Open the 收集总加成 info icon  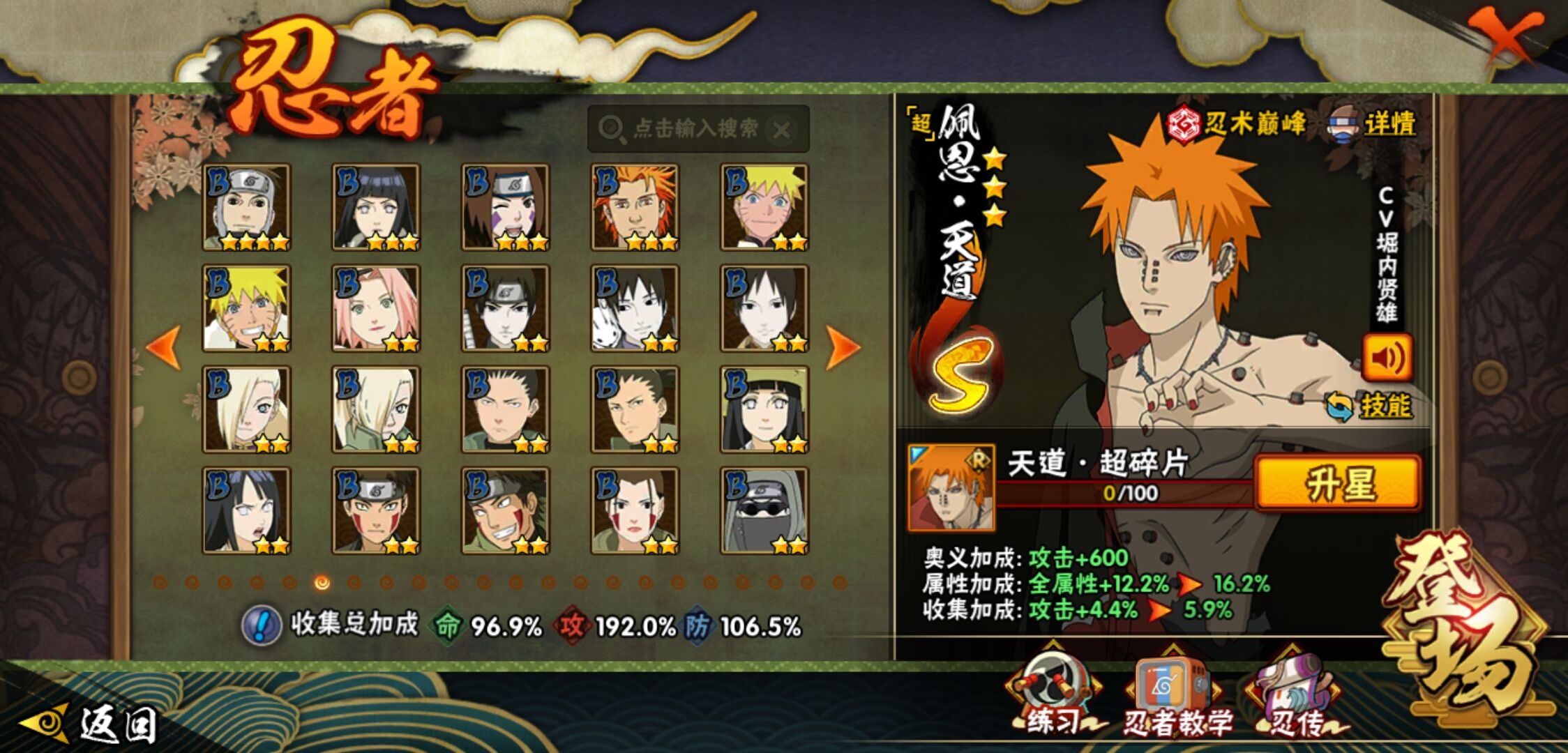pyautogui.click(x=262, y=625)
